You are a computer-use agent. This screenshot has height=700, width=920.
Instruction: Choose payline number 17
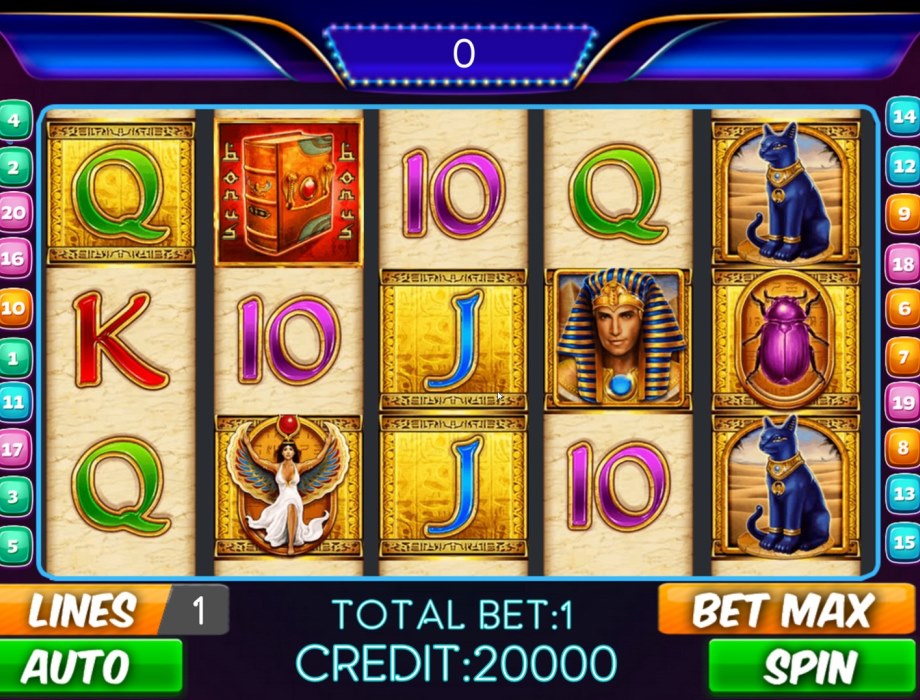tap(14, 449)
